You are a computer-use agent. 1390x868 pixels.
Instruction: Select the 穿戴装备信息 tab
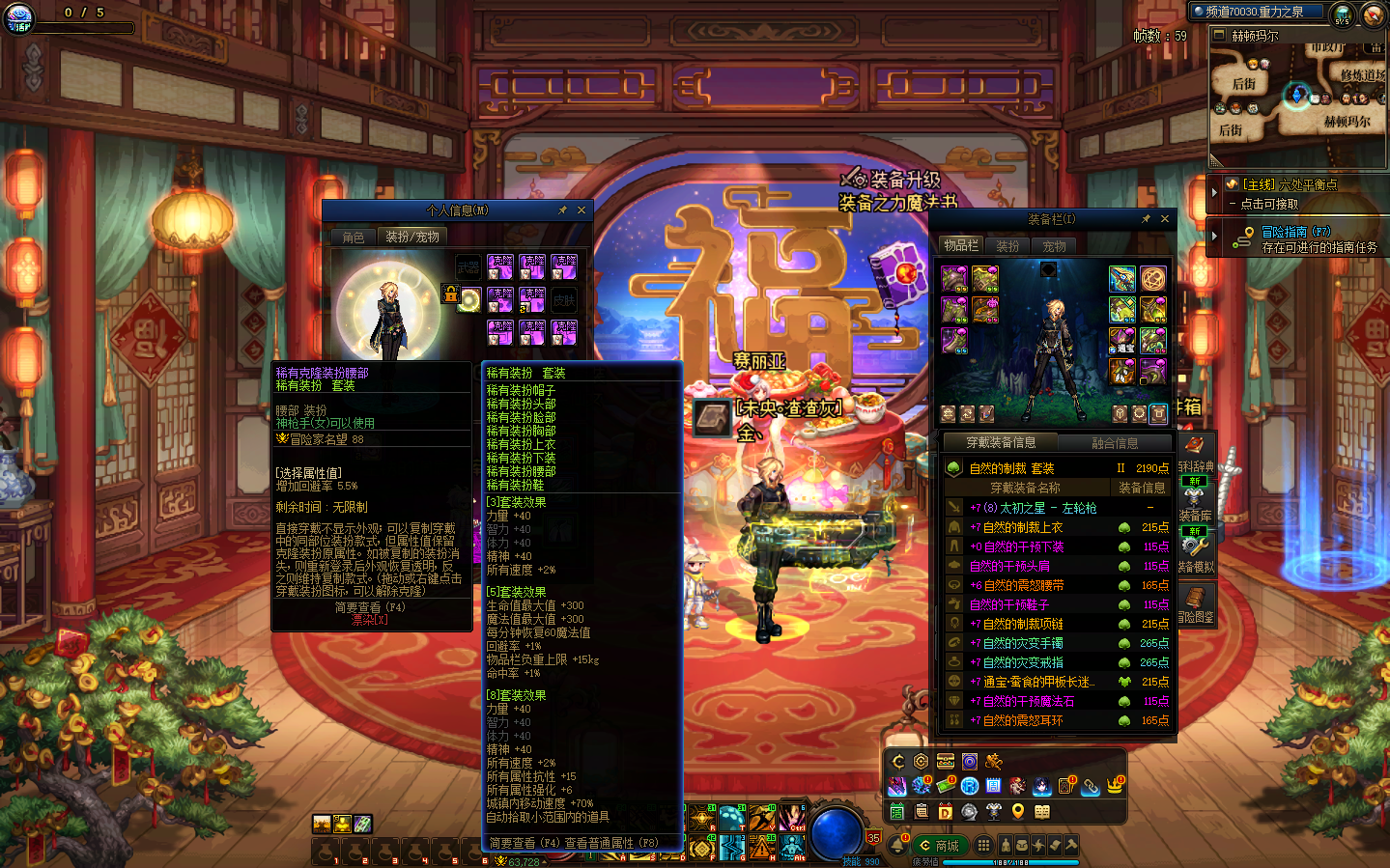[x=1001, y=442]
